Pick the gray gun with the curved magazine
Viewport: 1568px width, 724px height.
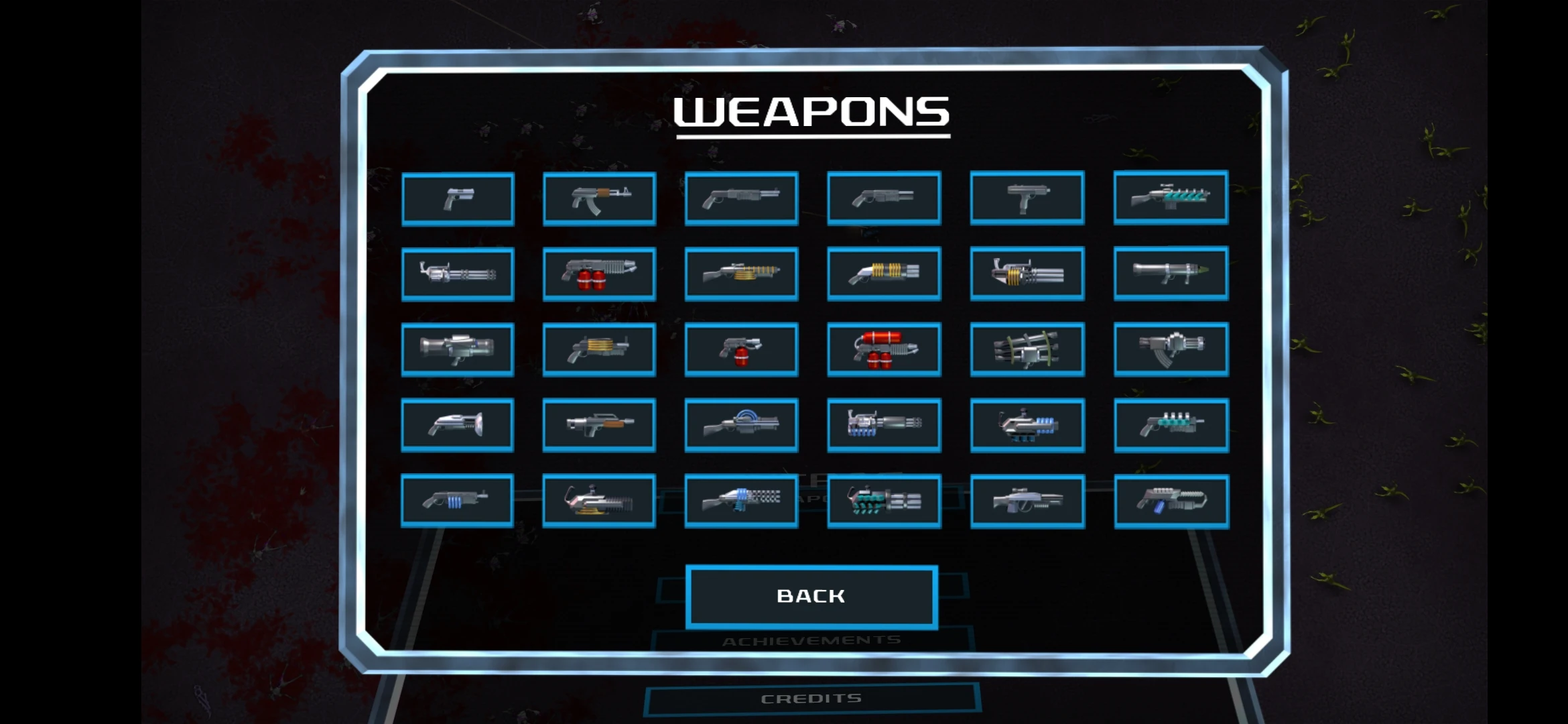click(x=1171, y=349)
